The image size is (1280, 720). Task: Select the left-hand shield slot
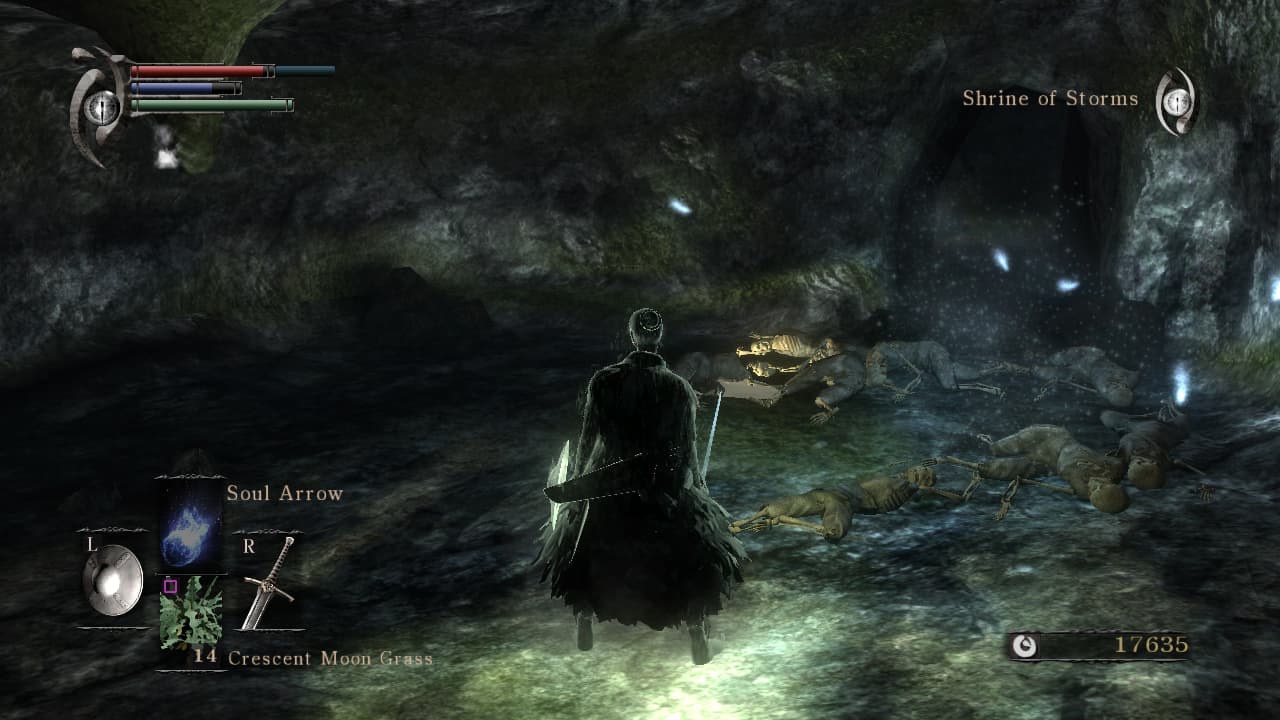click(112, 580)
